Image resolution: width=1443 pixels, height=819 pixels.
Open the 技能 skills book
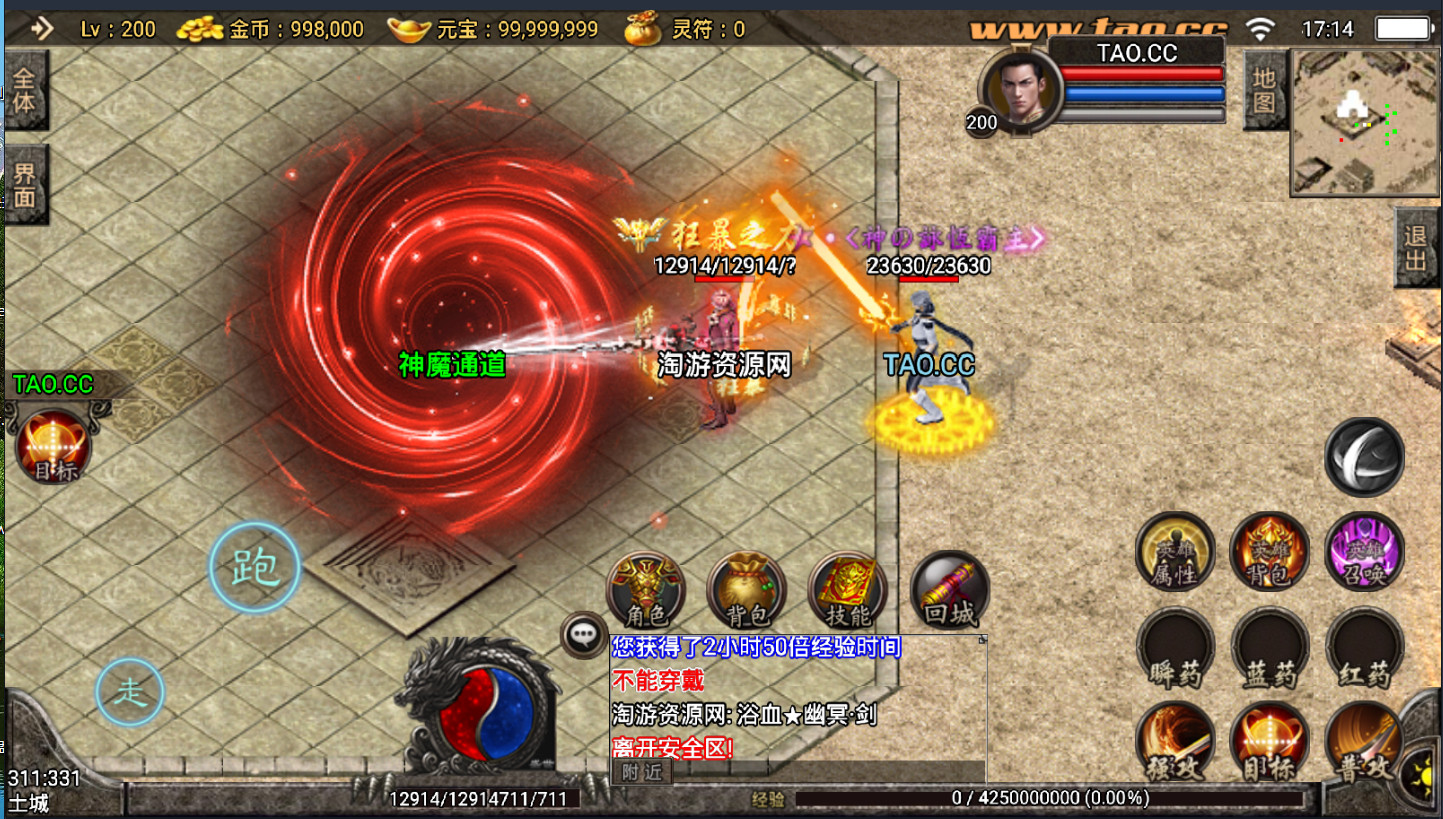tap(847, 590)
